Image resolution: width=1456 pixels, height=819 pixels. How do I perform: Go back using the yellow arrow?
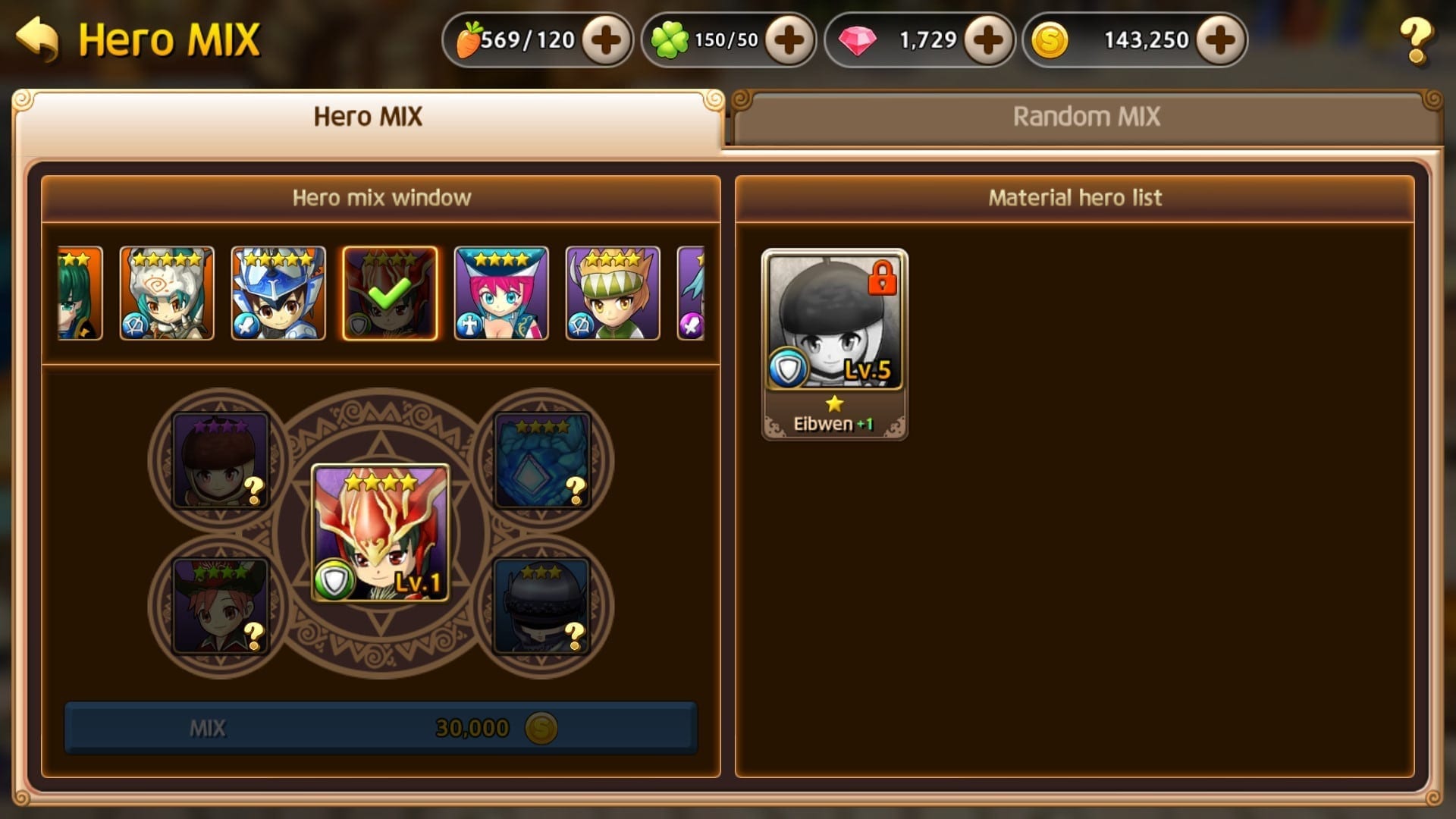pos(36,39)
